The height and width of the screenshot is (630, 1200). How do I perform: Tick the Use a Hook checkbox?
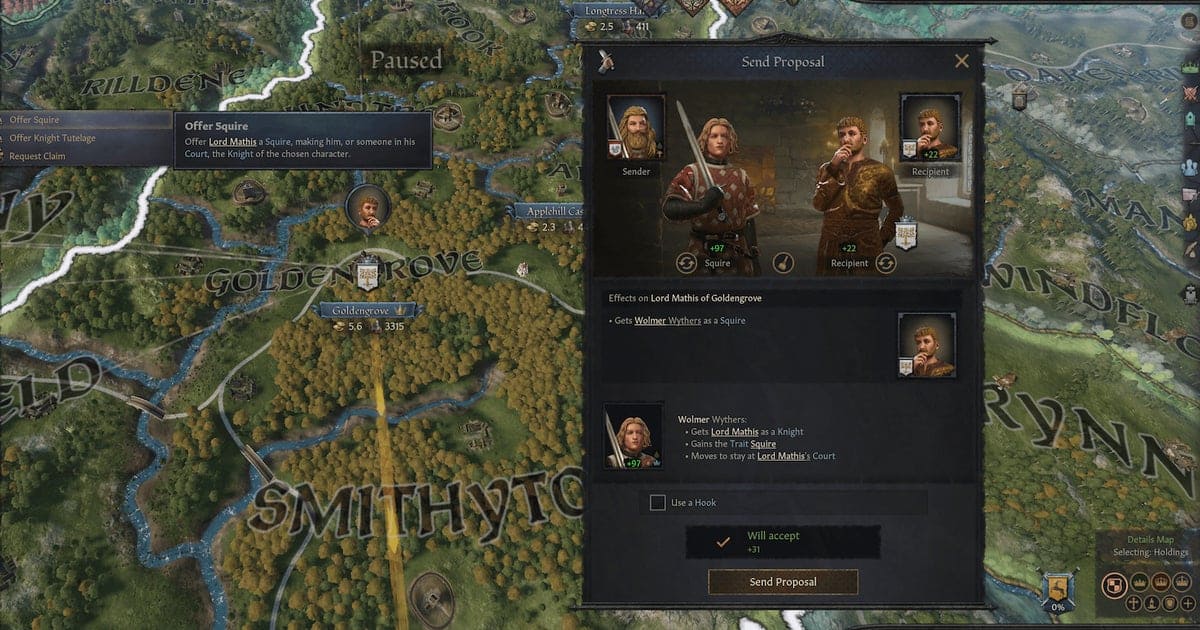point(657,502)
